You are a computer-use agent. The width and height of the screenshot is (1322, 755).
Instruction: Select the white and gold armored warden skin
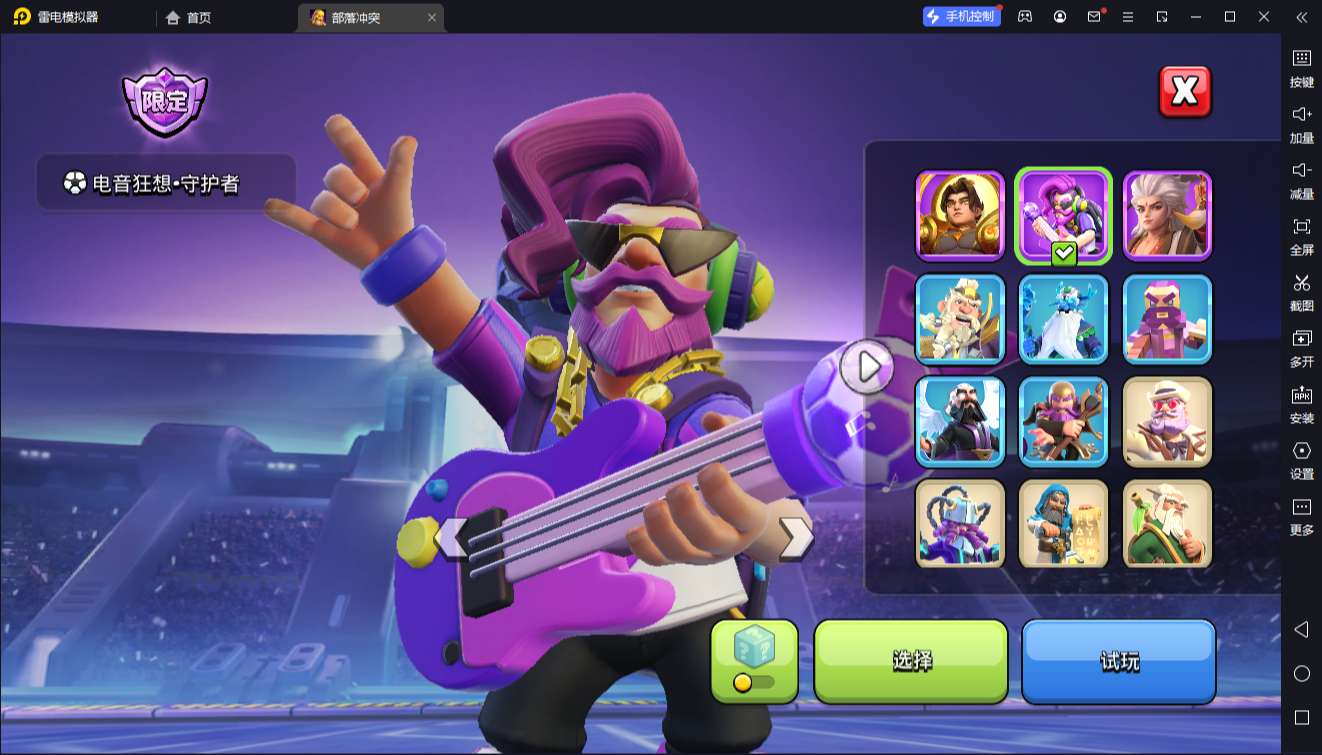pyautogui.click(x=960, y=318)
